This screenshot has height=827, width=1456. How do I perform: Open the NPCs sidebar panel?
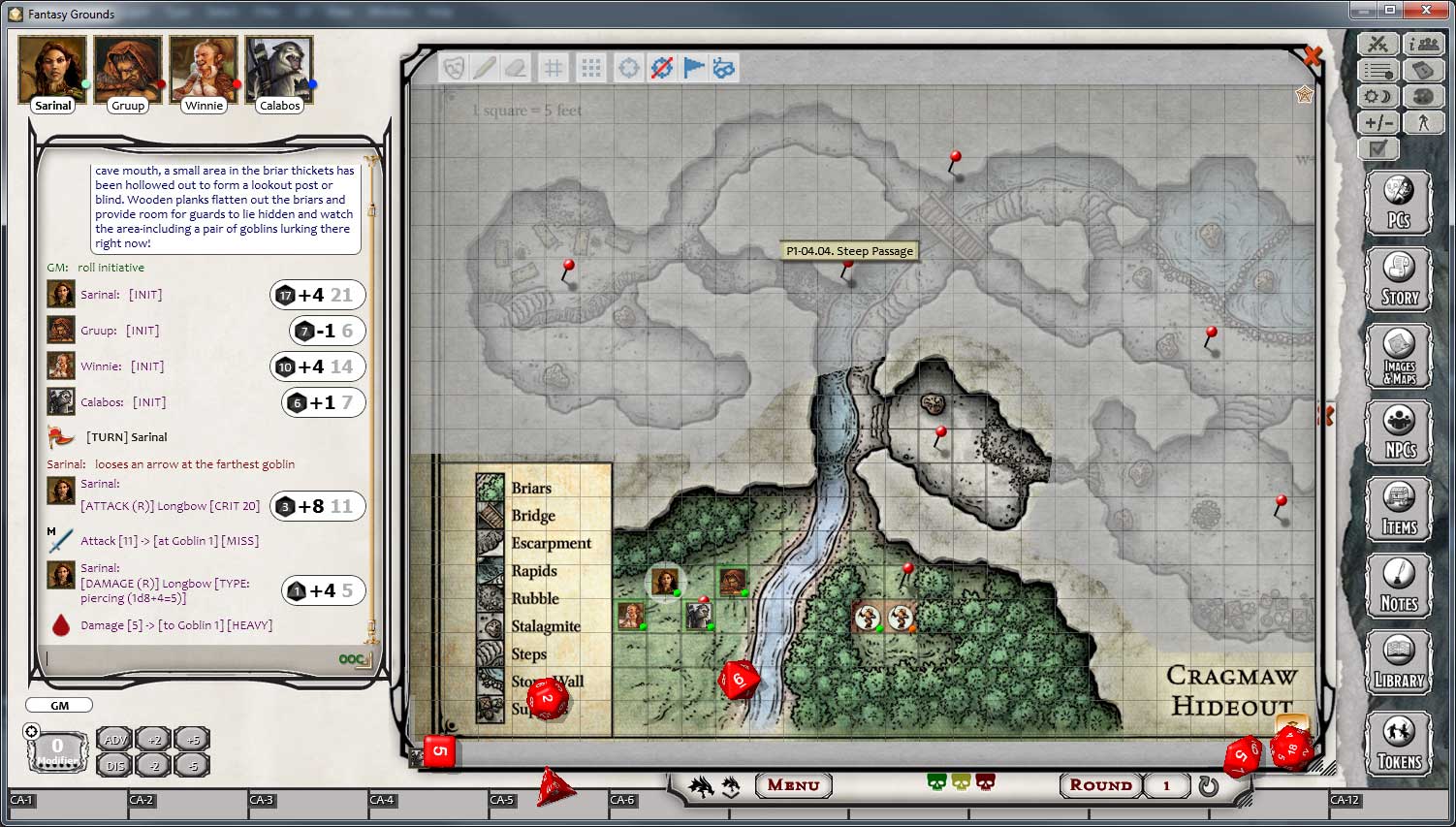[x=1399, y=431]
